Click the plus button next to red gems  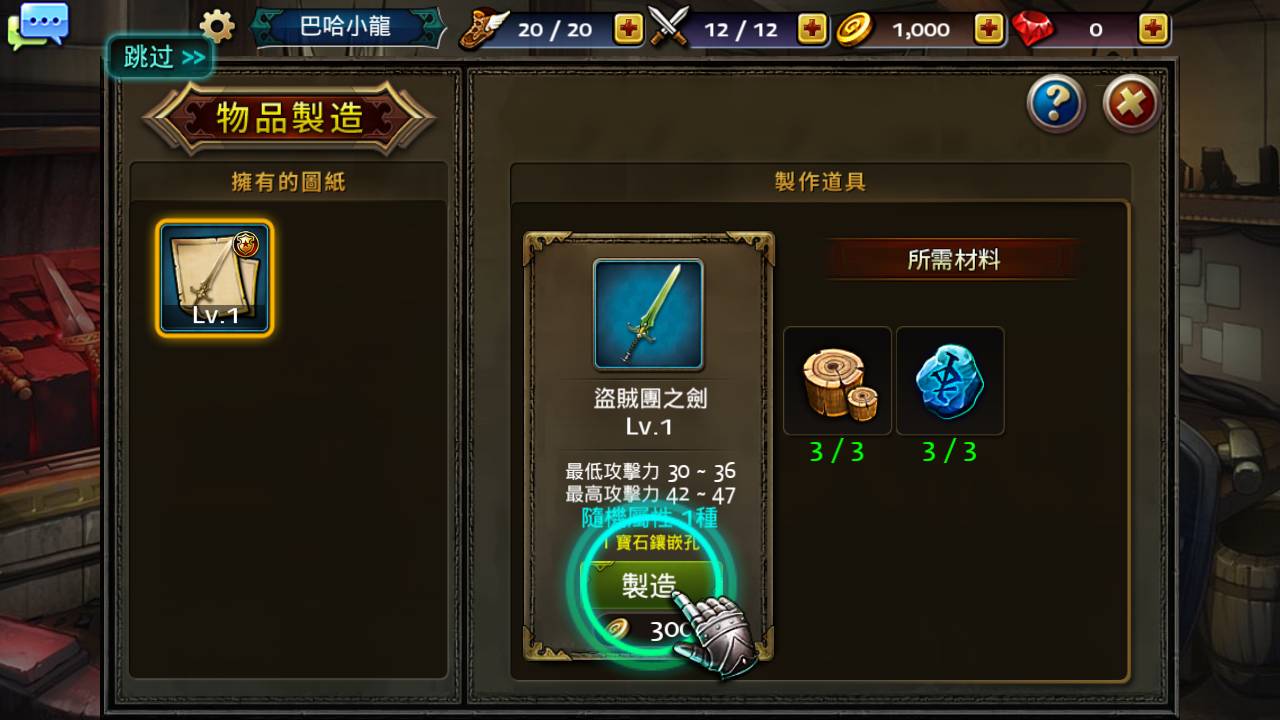point(1153,29)
